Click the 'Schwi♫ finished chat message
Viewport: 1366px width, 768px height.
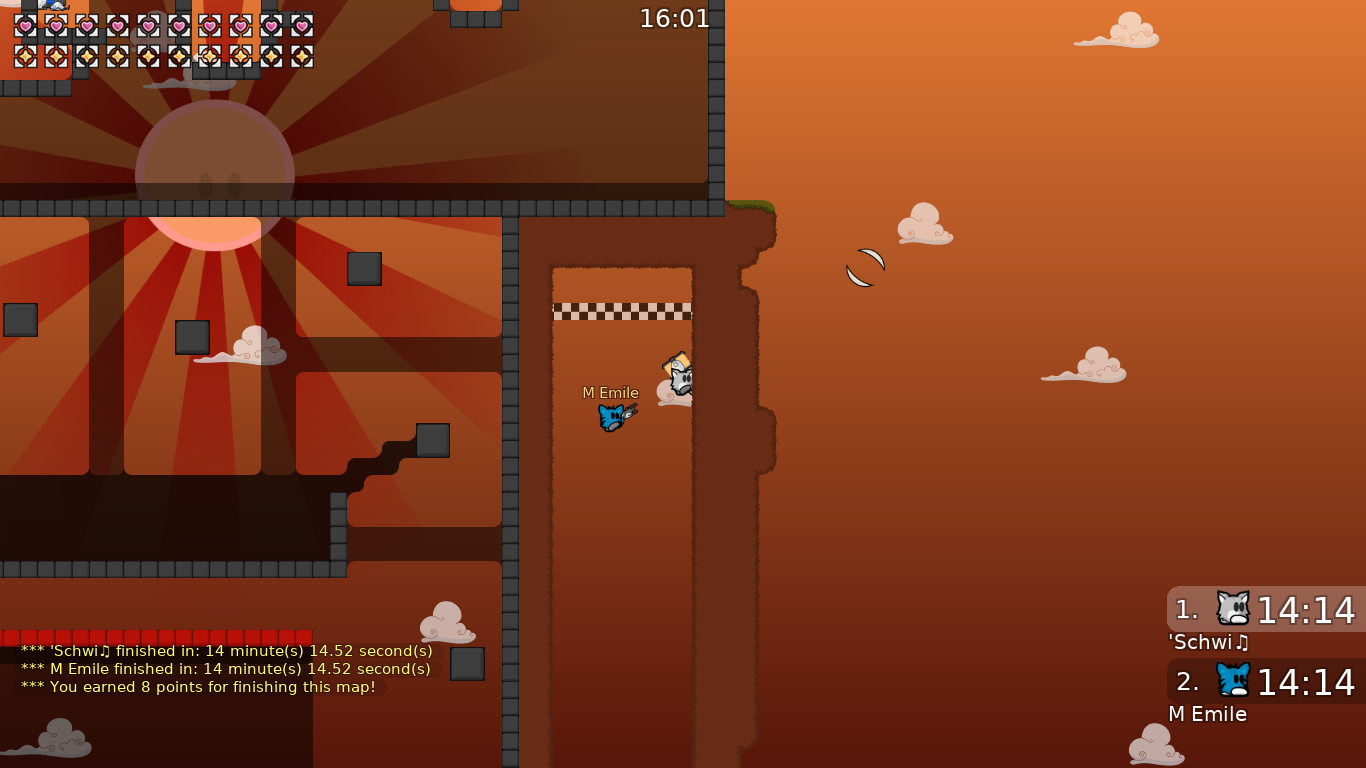pyautogui.click(x=225, y=650)
